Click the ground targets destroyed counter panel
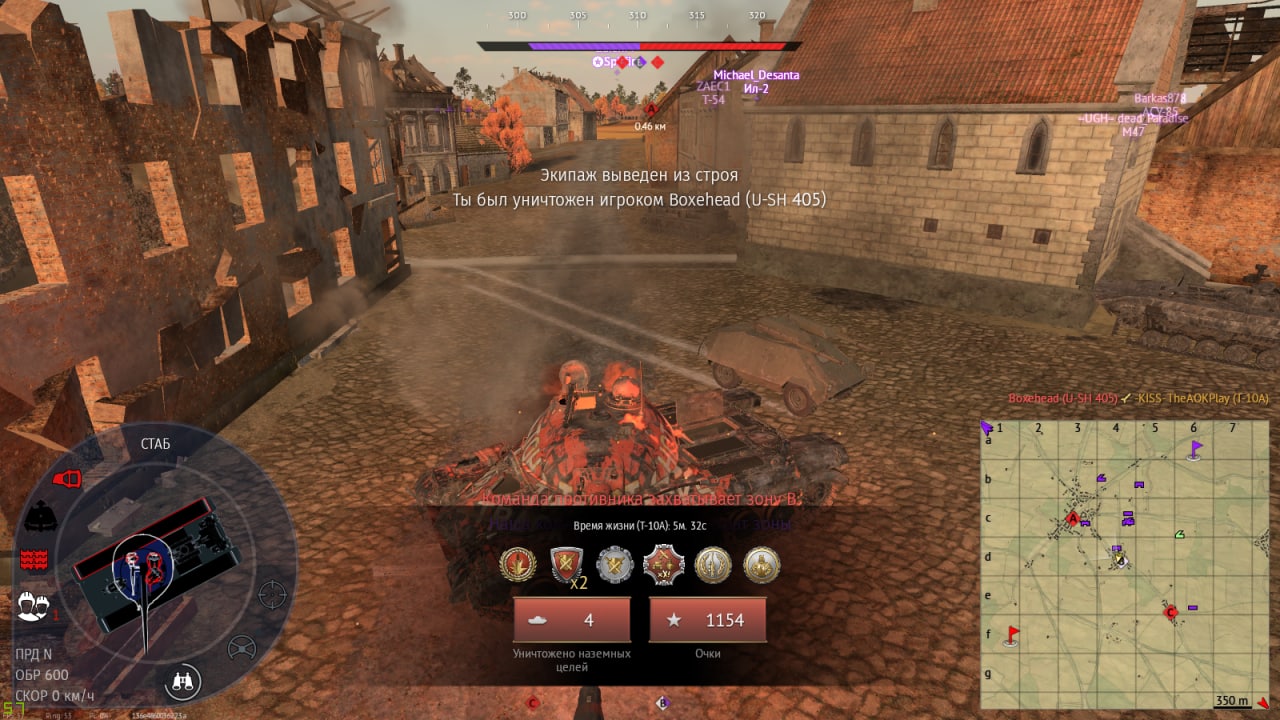1280x720 pixels. coord(572,620)
